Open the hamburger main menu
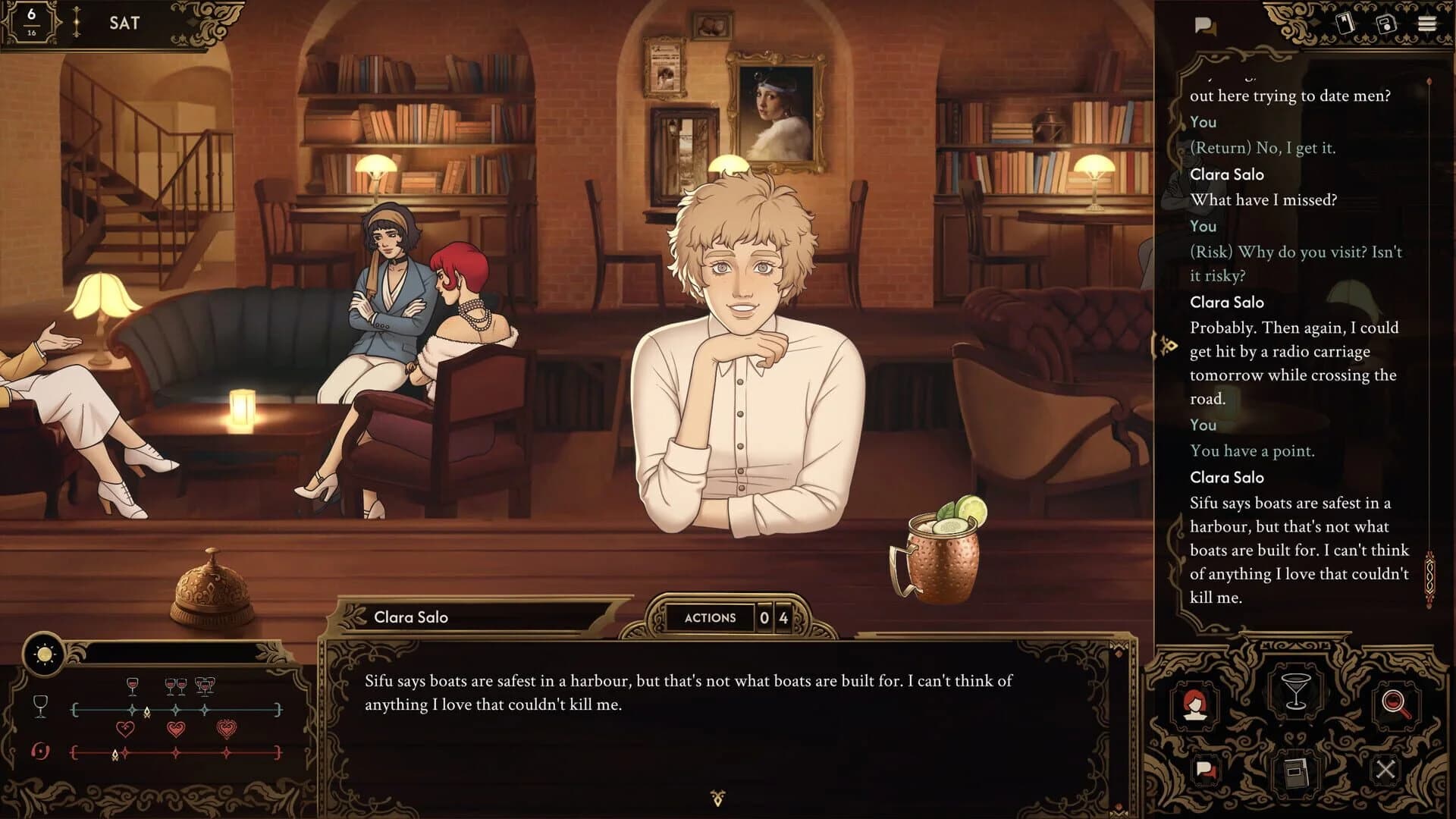1456x819 pixels. click(x=1427, y=24)
